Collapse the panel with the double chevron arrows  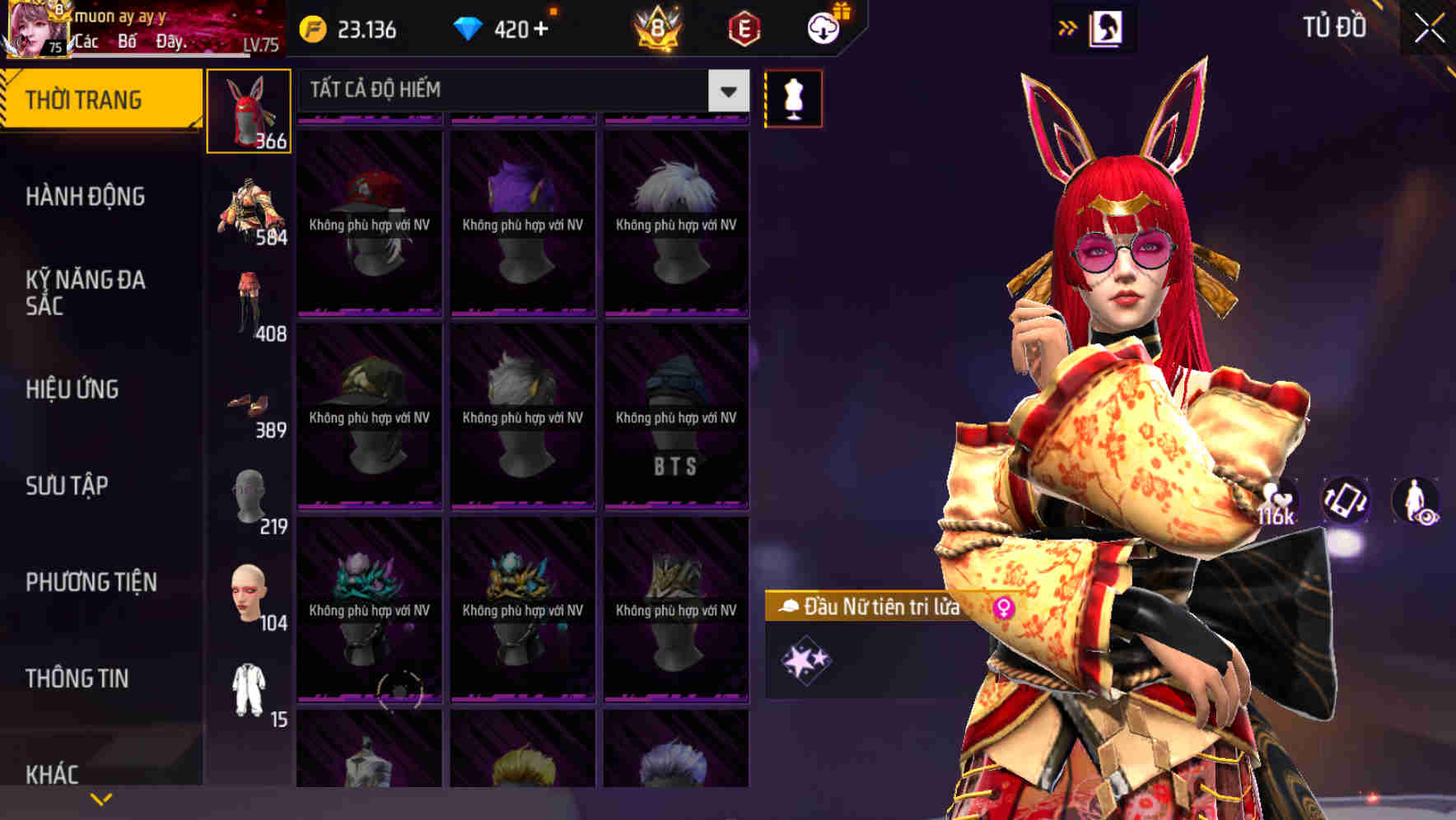tap(1067, 26)
